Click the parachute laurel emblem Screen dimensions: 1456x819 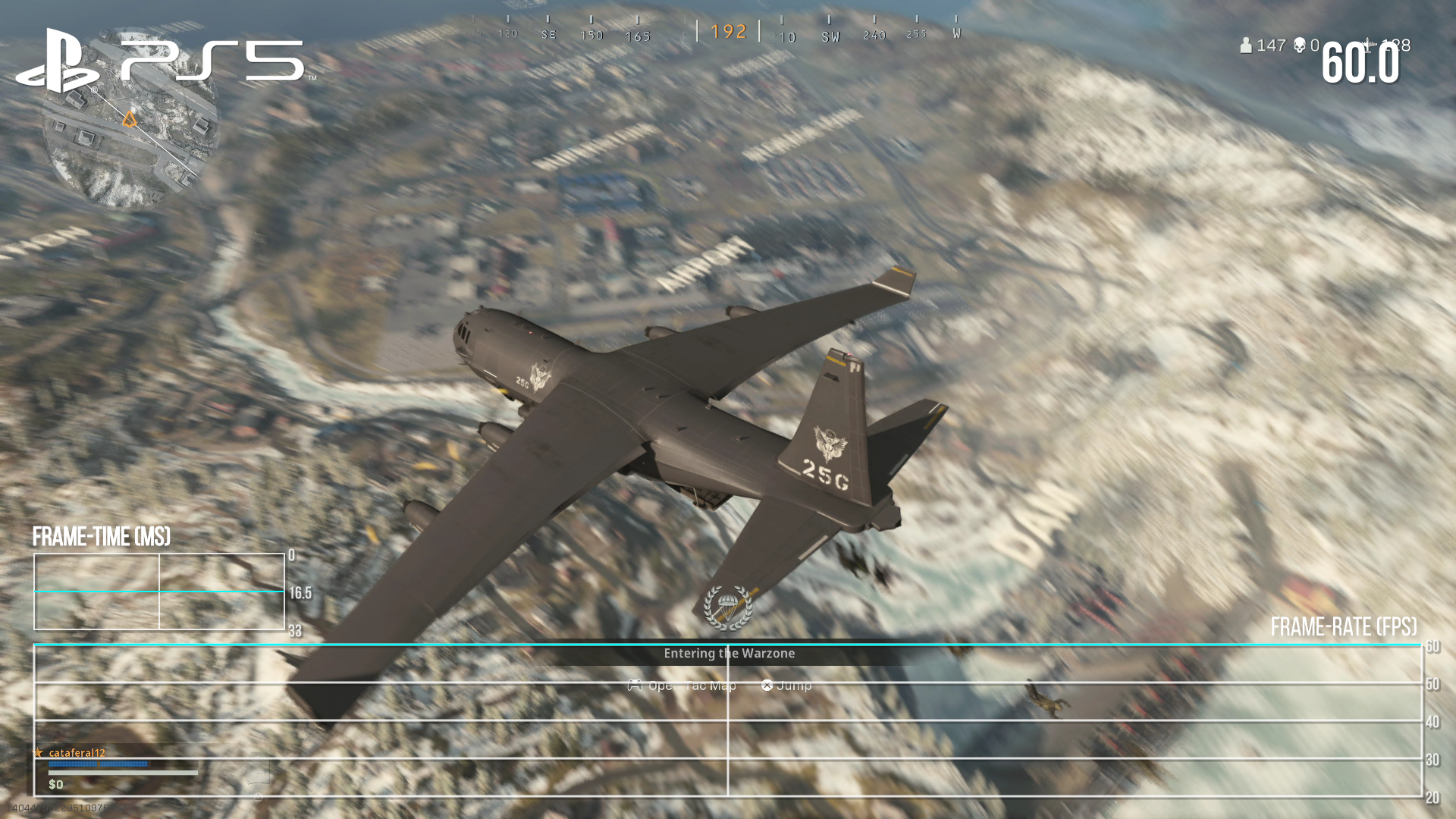727,607
